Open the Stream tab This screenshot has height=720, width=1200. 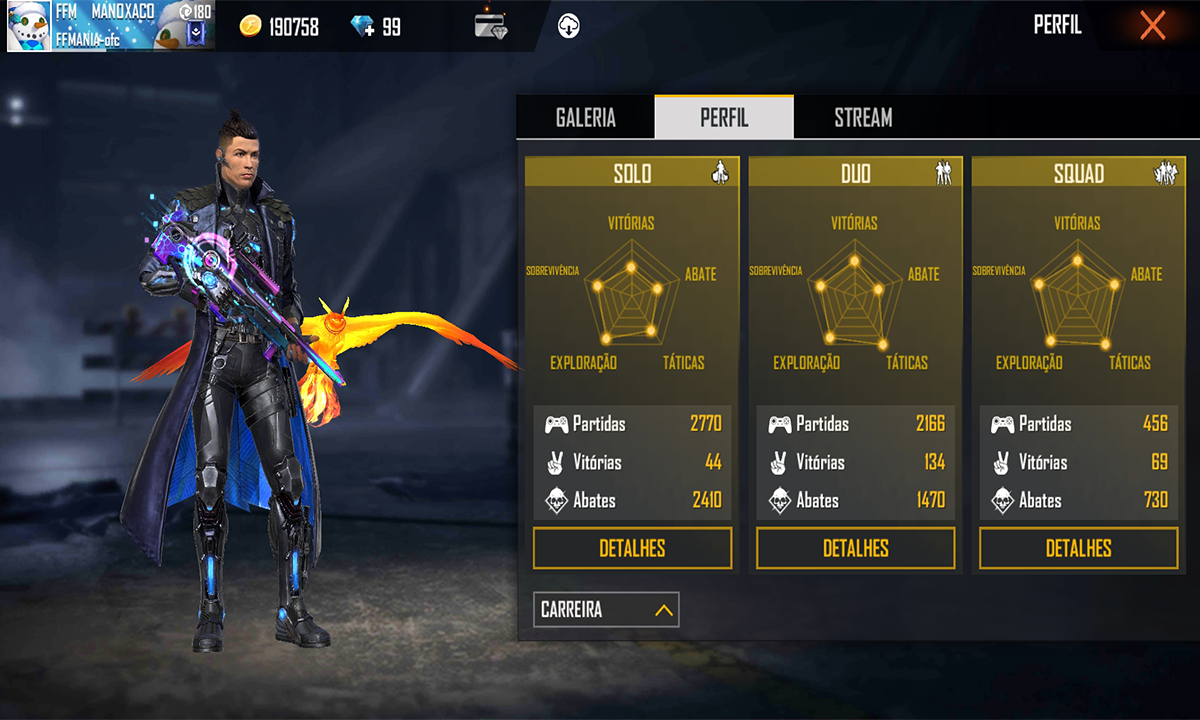click(x=863, y=118)
